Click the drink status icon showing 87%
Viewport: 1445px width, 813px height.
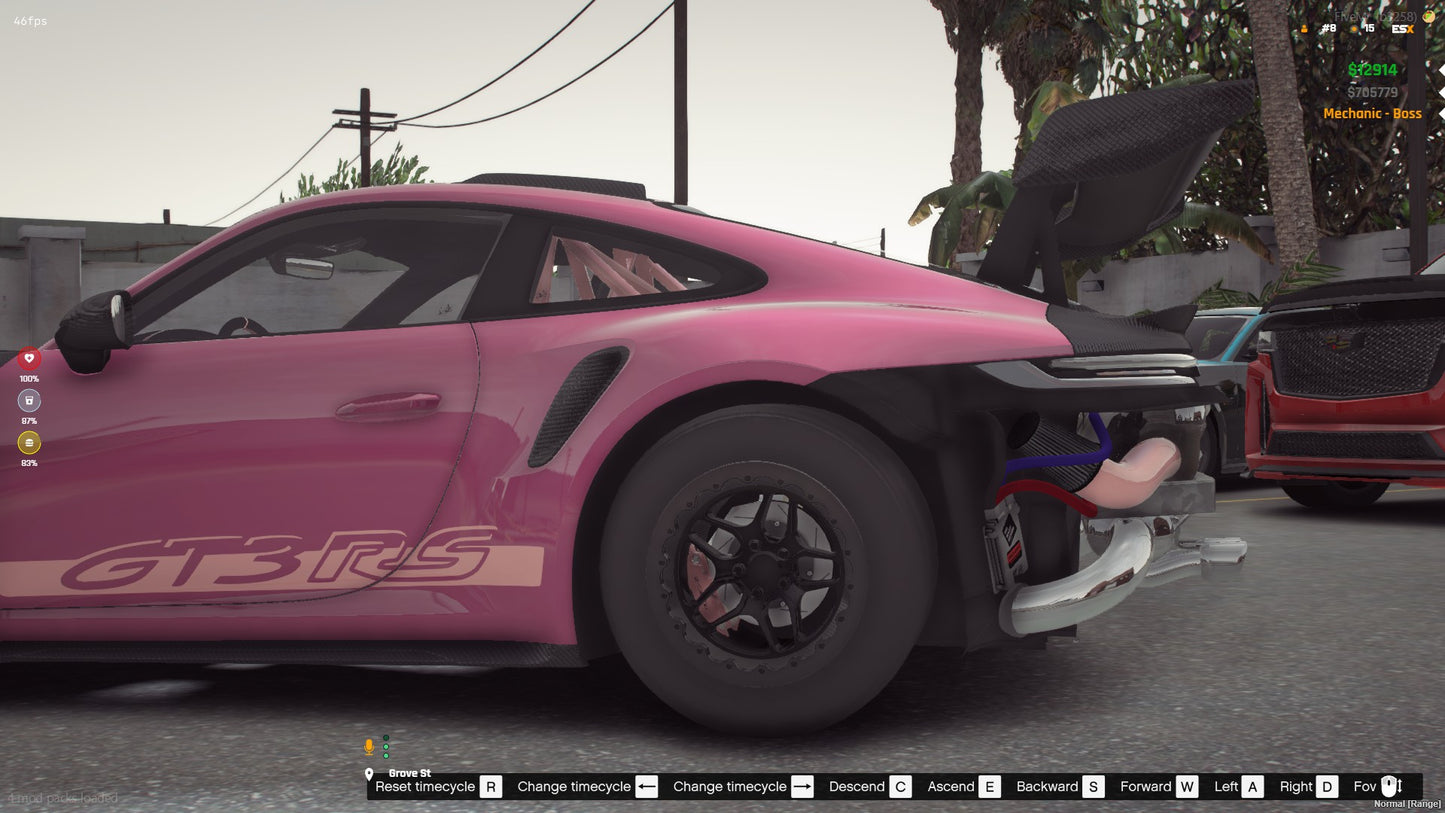[x=29, y=400]
